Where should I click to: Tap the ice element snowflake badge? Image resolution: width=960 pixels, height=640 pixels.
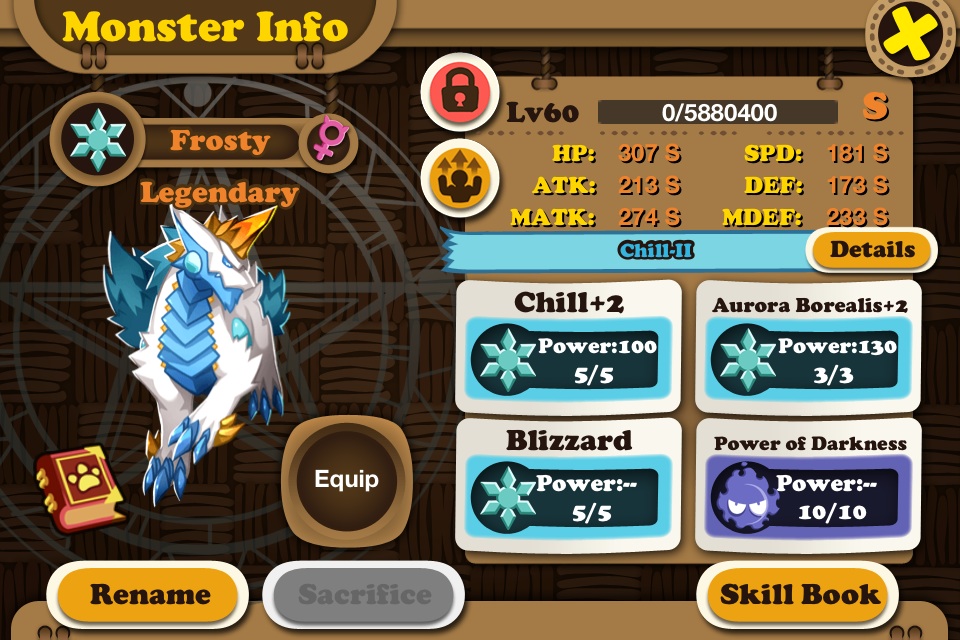tap(99, 140)
